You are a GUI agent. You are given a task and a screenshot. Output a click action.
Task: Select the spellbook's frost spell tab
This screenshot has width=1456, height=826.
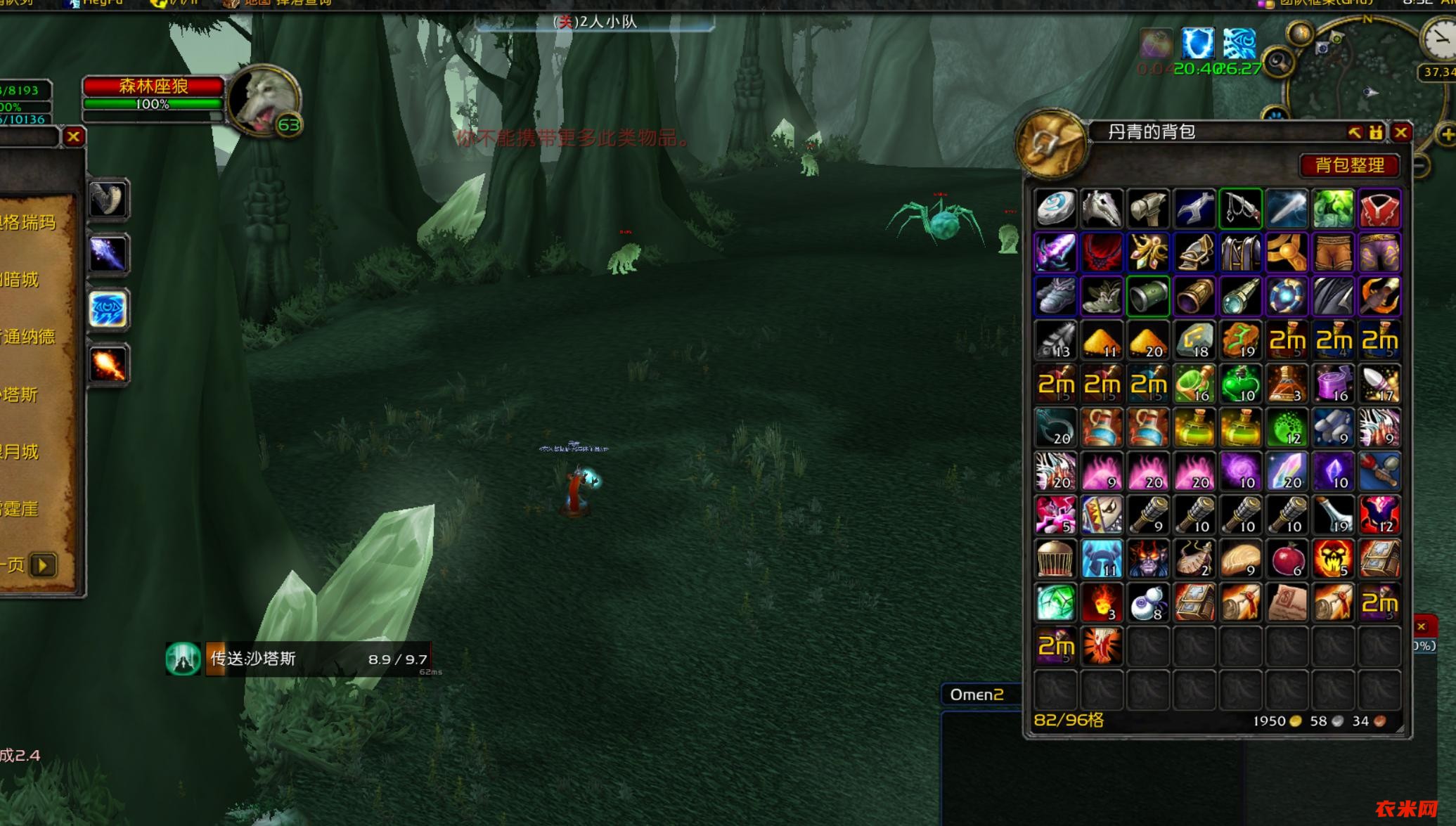(x=108, y=254)
